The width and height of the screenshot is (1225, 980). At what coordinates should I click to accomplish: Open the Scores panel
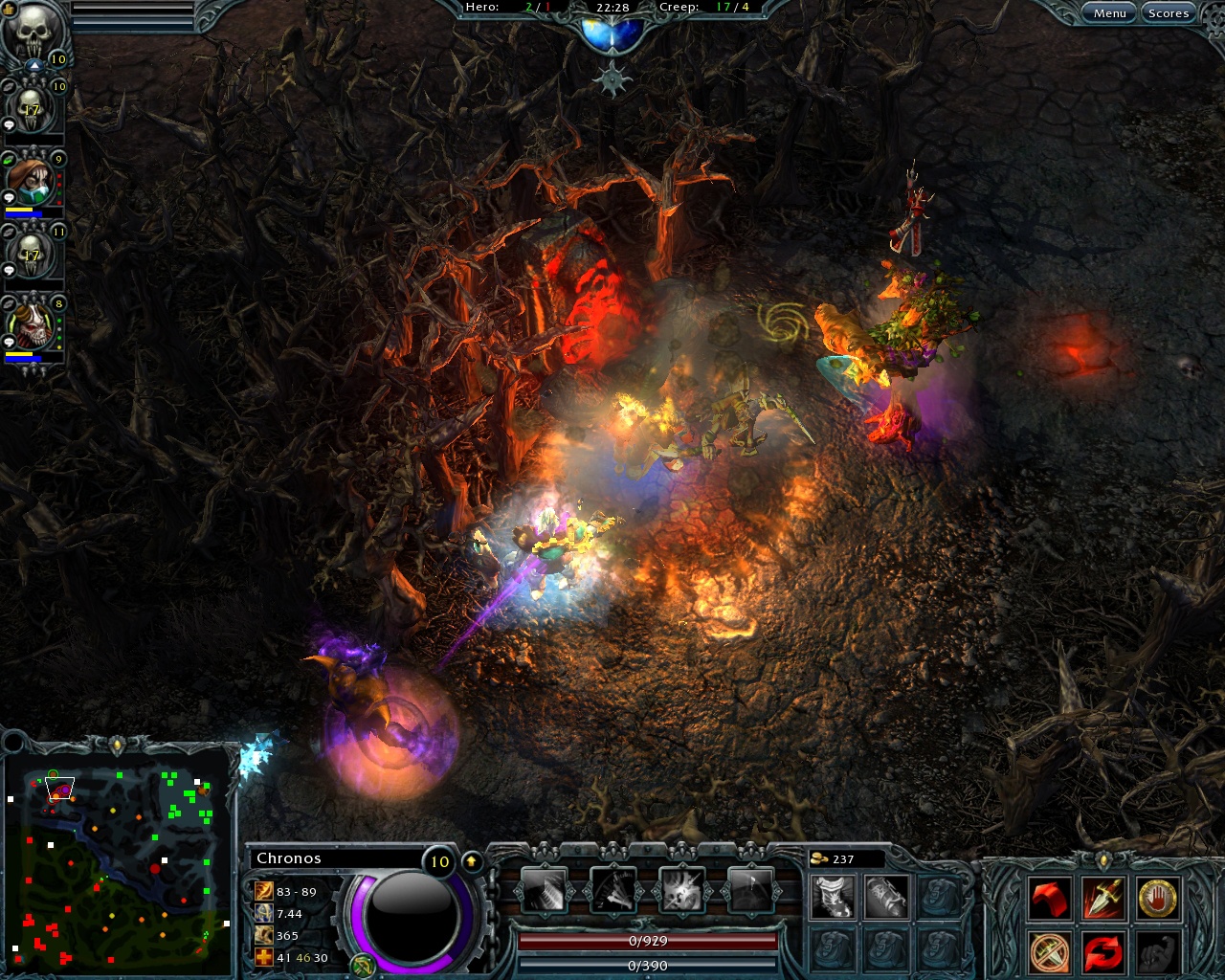click(1168, 12)
